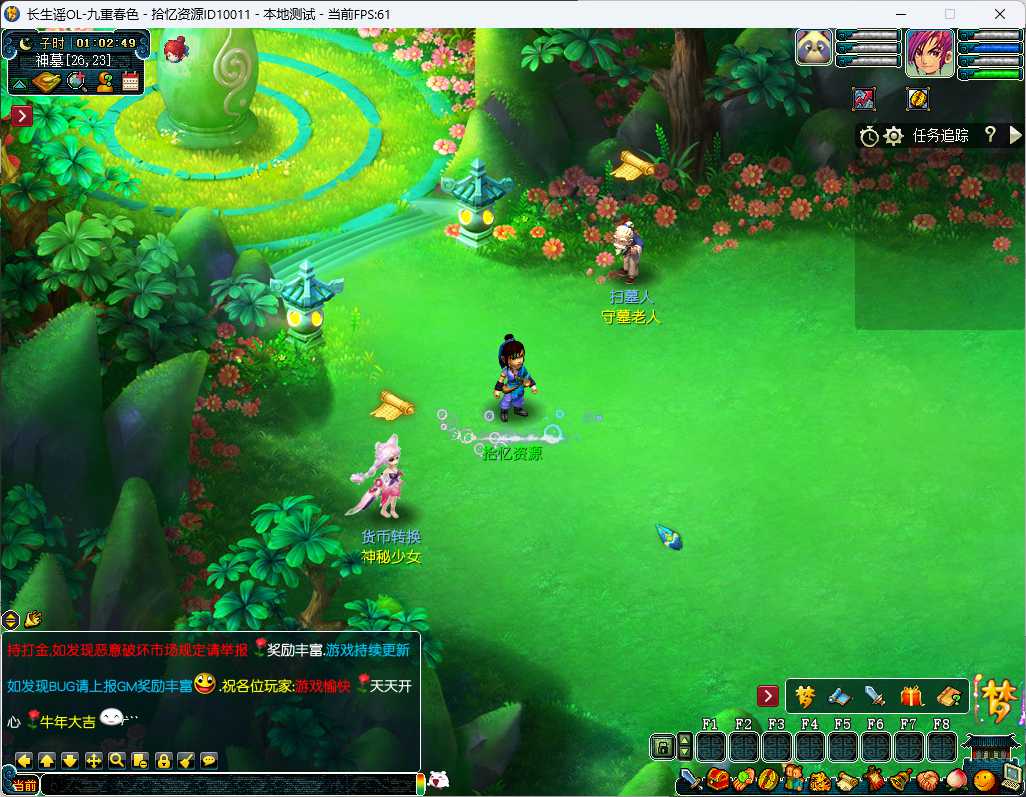1026x797 pixels.
Task: Open the gift box icon
Action: [x=911, y=696]
